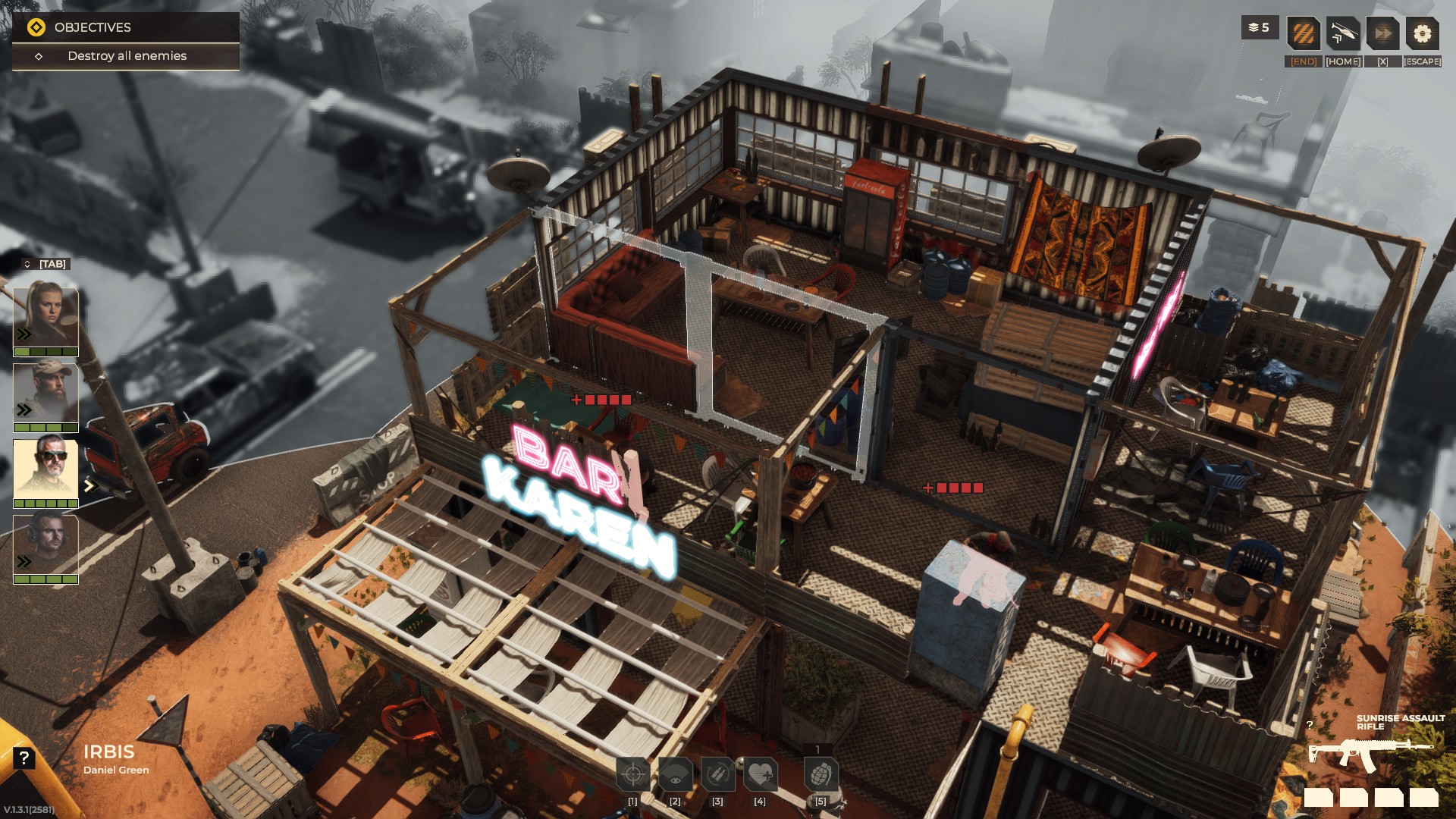
Task: Click the helicopter evacuation button
Action: [x=1343, y=34]
